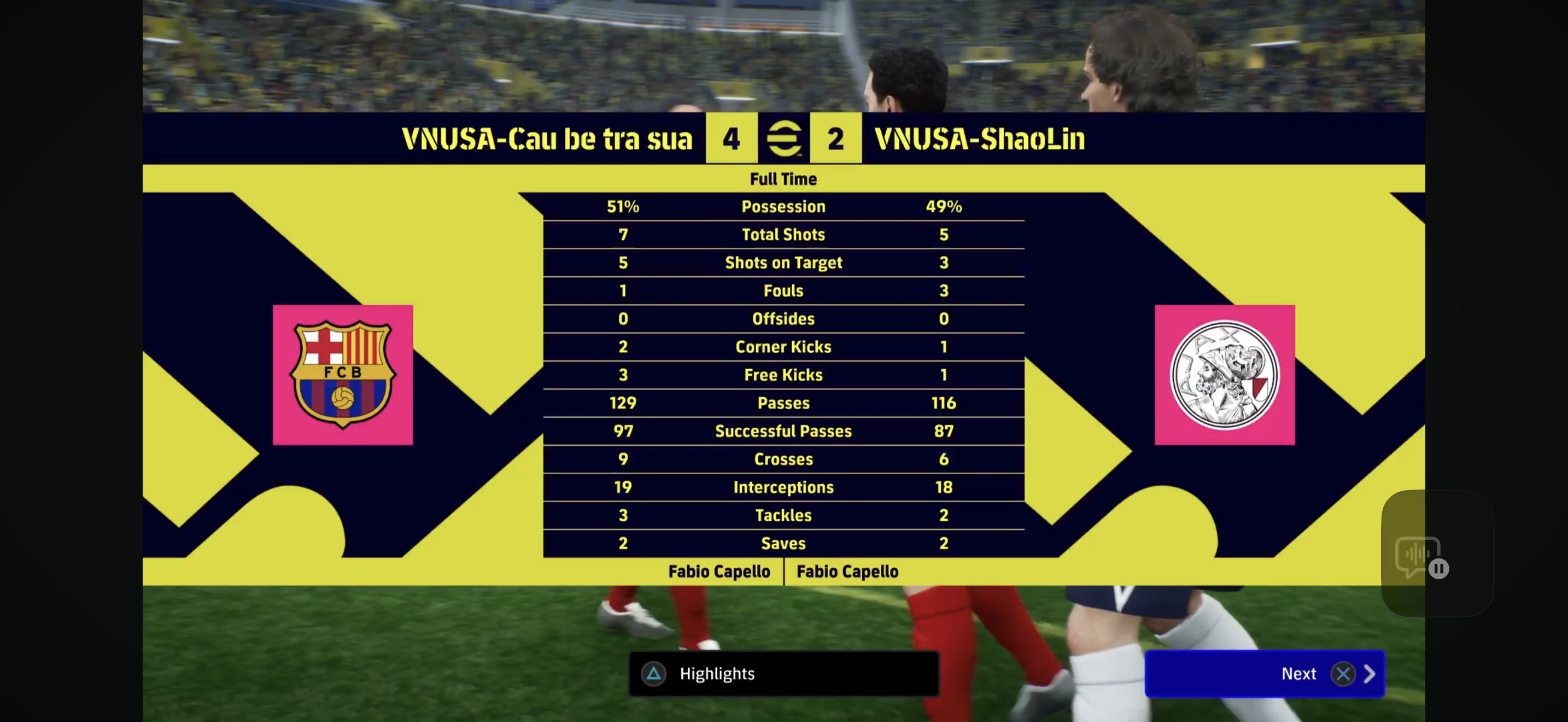The image size is (1568, 722).
Task: Select the FC Barcelona club crest
Action: [343, 373]
